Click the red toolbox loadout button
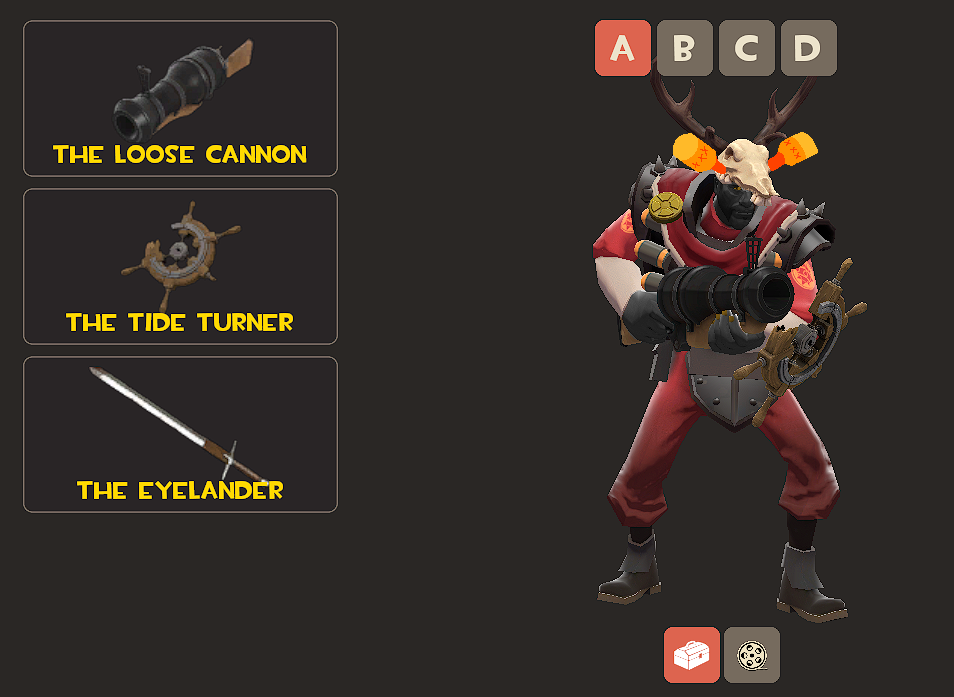954x697 pixels. (692, 655)
